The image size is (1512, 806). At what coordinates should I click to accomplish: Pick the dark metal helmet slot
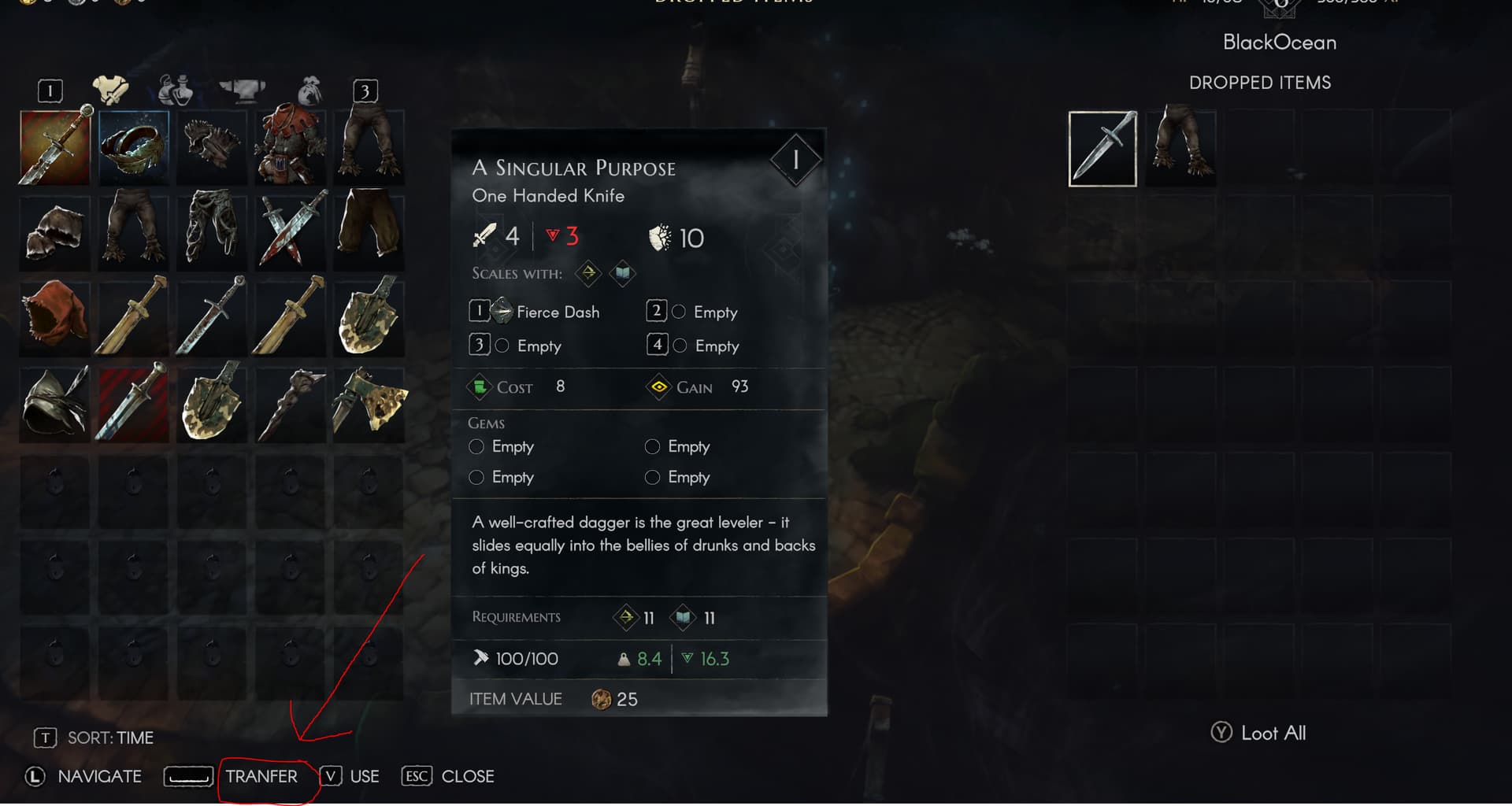point(54,401)
